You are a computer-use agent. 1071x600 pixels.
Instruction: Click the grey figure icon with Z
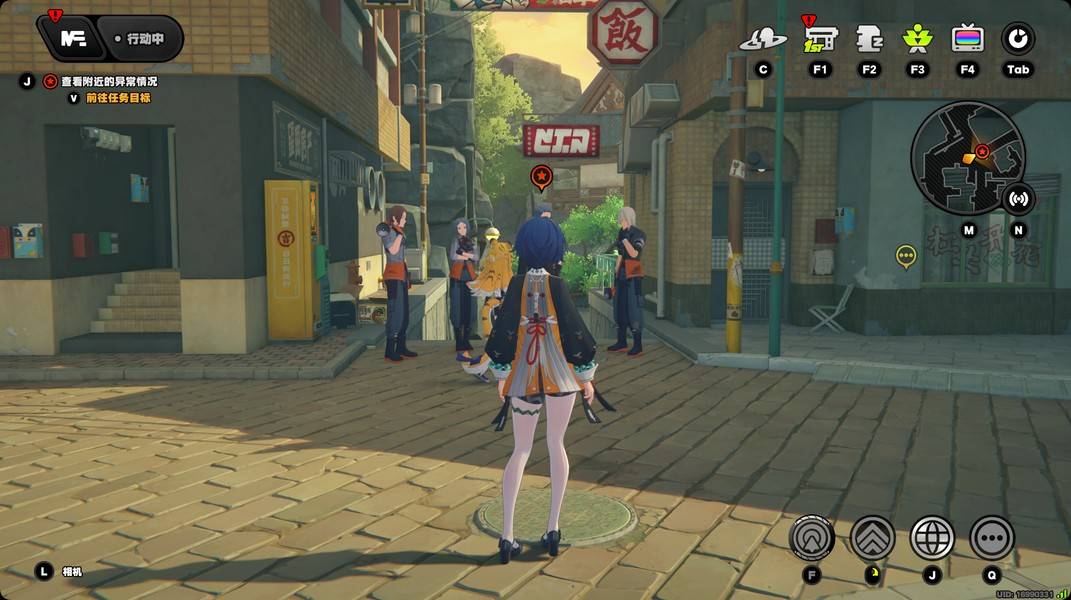[869, 39]
